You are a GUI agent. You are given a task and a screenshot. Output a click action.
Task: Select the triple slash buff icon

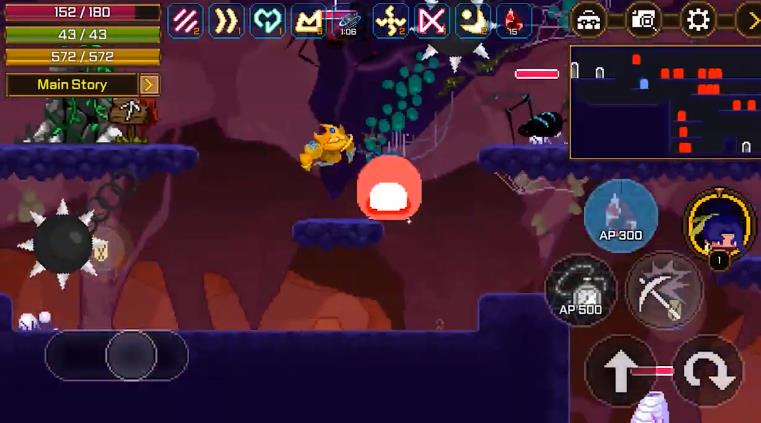185,20
